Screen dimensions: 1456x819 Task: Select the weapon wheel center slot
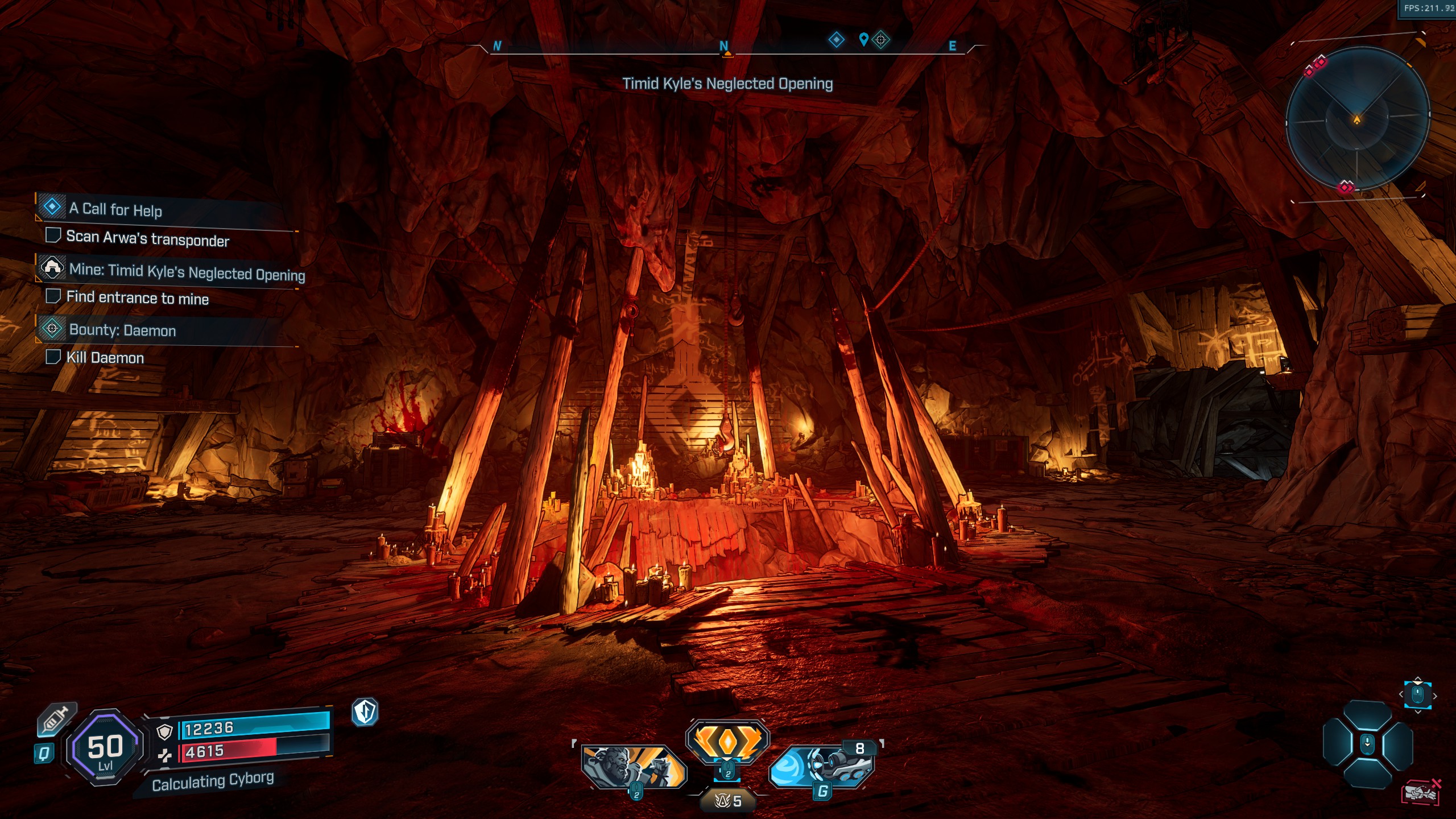point(1367,744)
